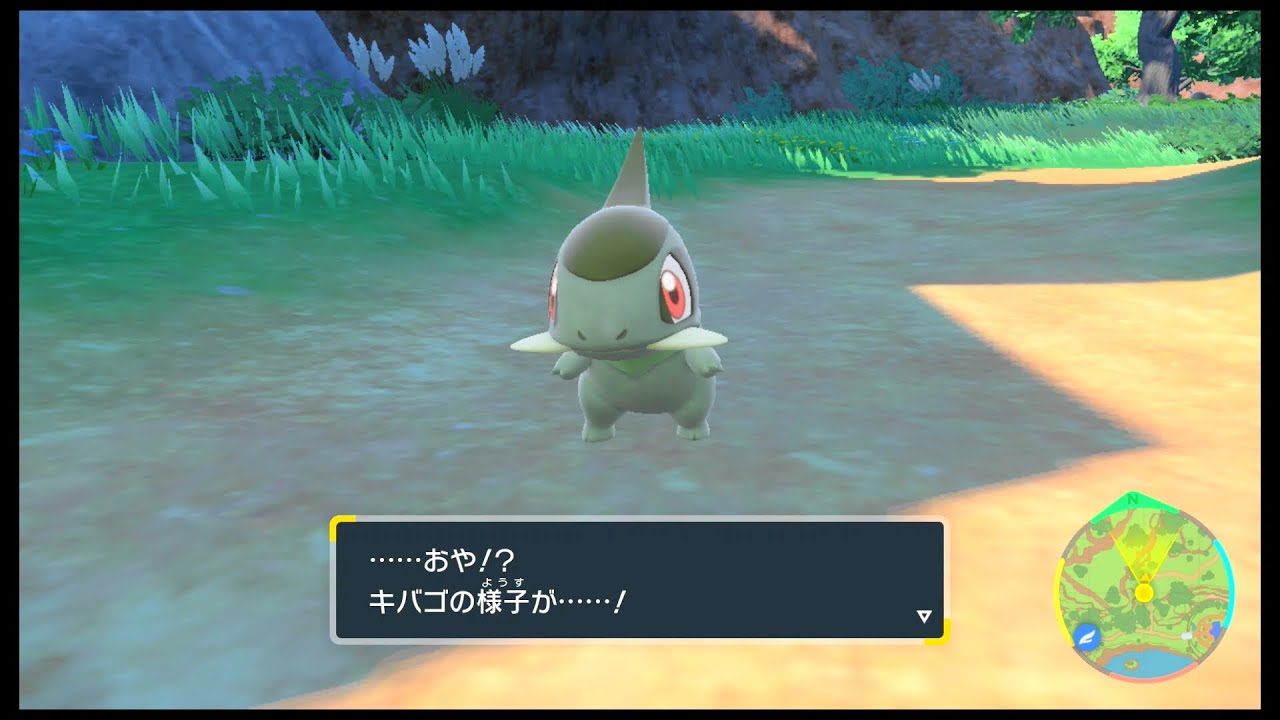Viewport: 1280px width, 720px height.
Task: Click the blue feather icon on the minimap
Action: pyautogui.click(x=1087, y=637)
